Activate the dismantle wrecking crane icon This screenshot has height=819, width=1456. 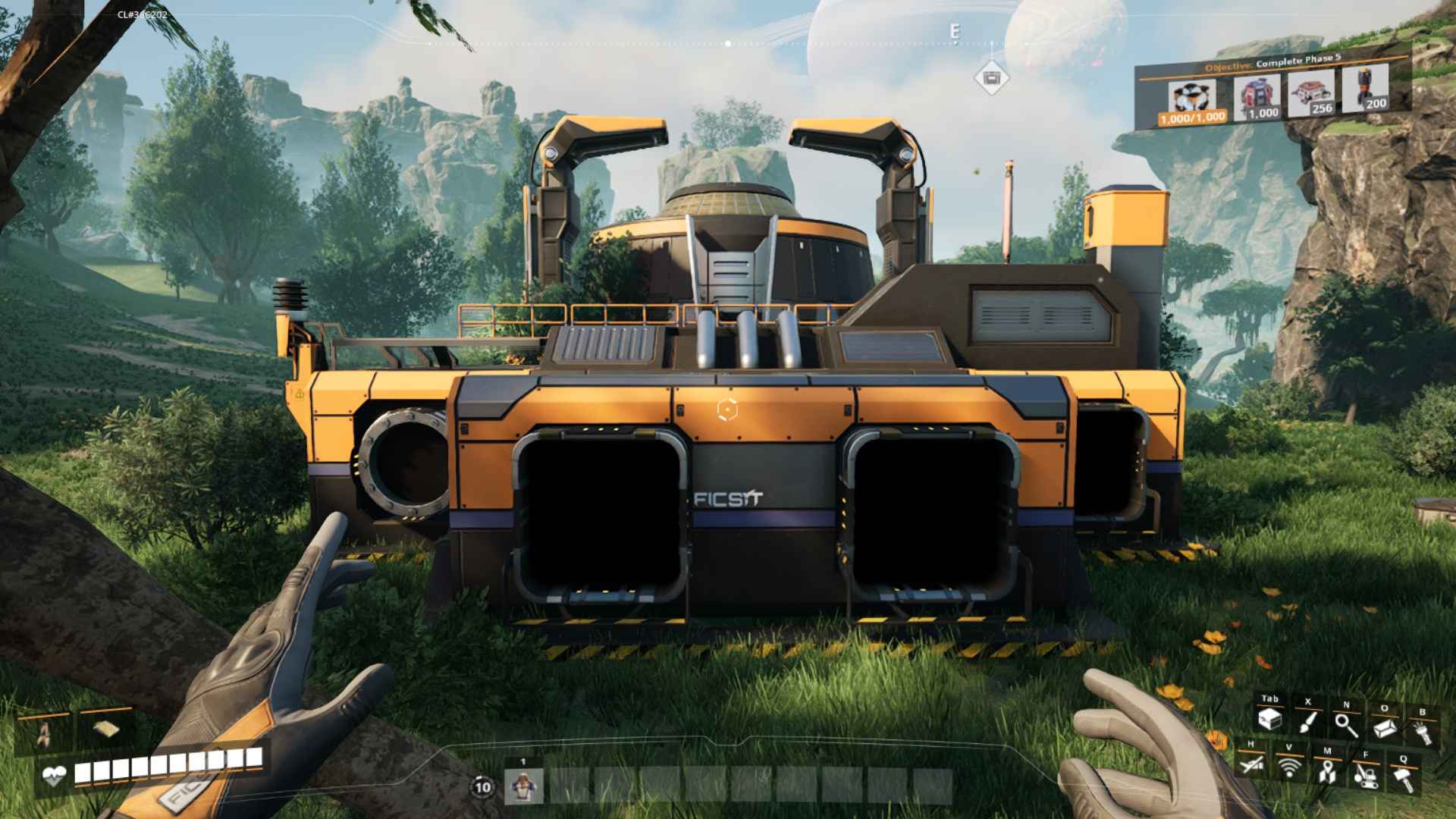[1365, 774]
